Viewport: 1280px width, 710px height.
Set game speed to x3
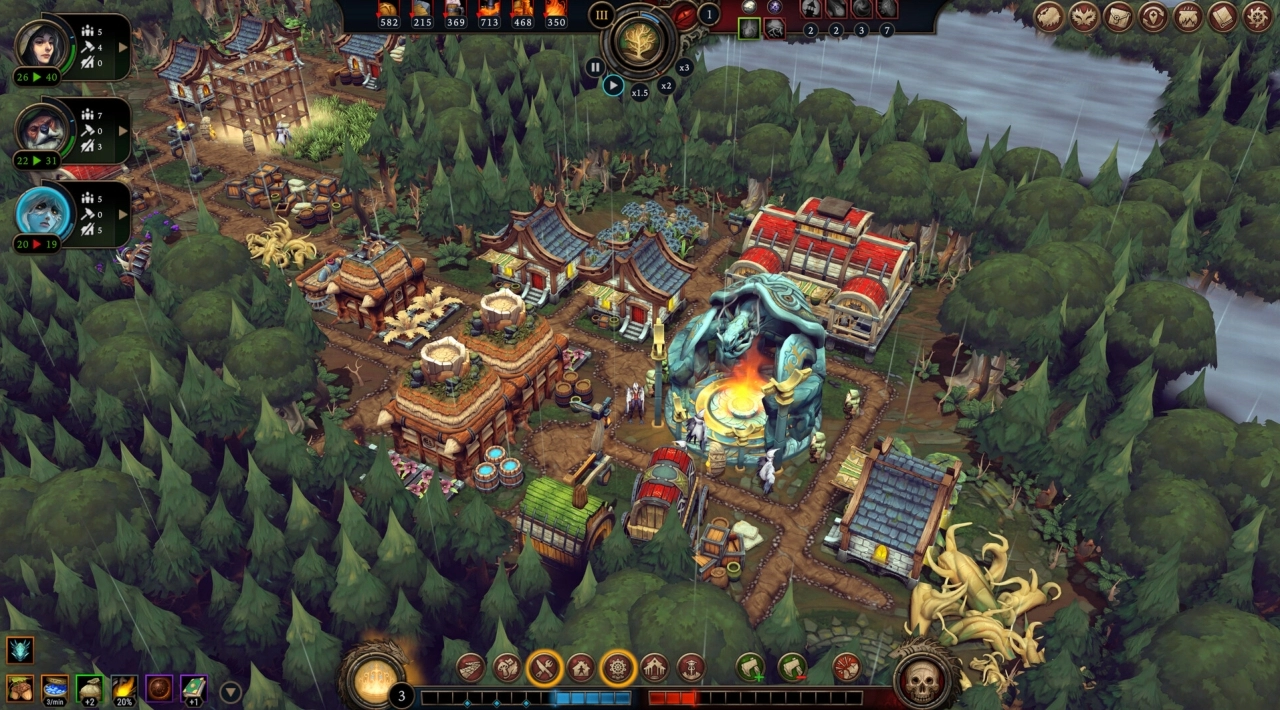pyautogui.click(x=684, y=67)
